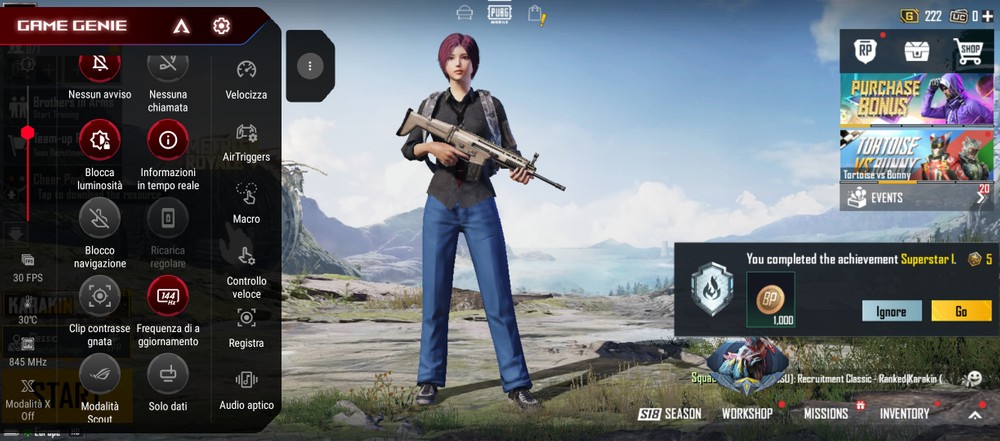1000x441 pixels.
Task: Ignore the Superstar achievement notification
Action: 891,311
